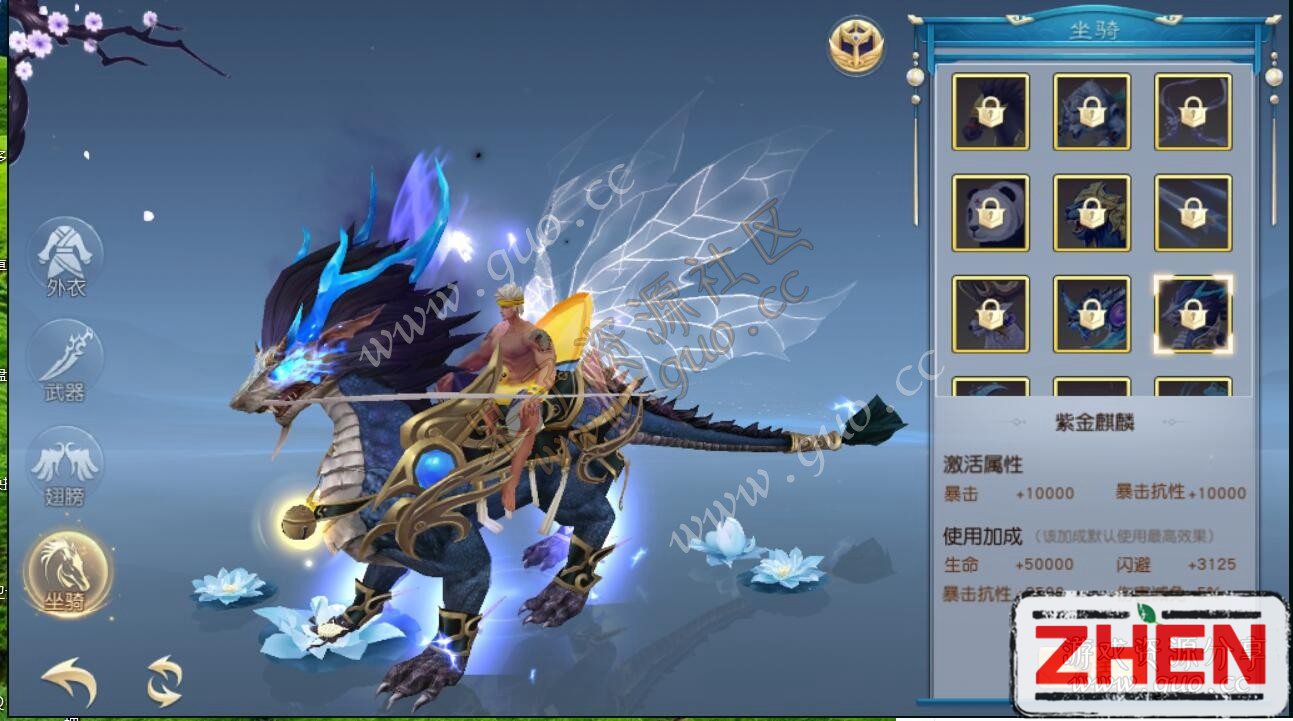
Task: Select the 外衣 outfit icon in left sidebar
Action: (x=65, y=258)
